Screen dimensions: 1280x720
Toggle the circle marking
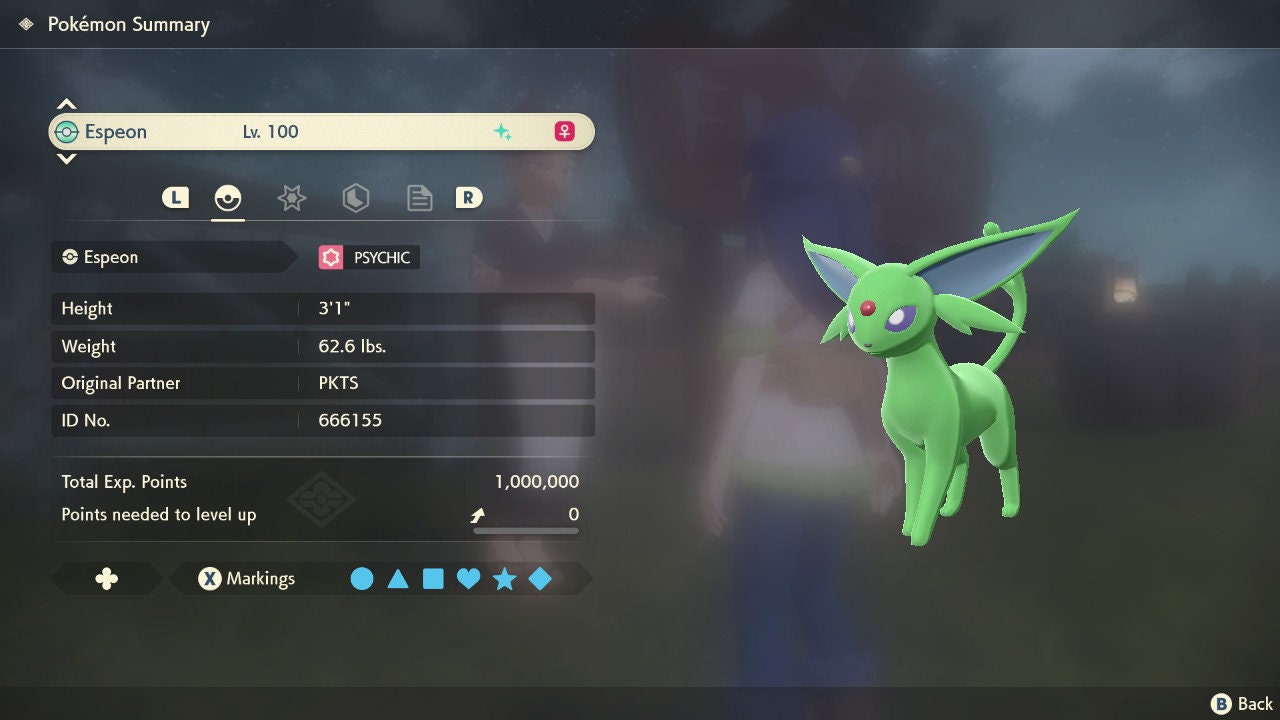click(x=362, y=579)
